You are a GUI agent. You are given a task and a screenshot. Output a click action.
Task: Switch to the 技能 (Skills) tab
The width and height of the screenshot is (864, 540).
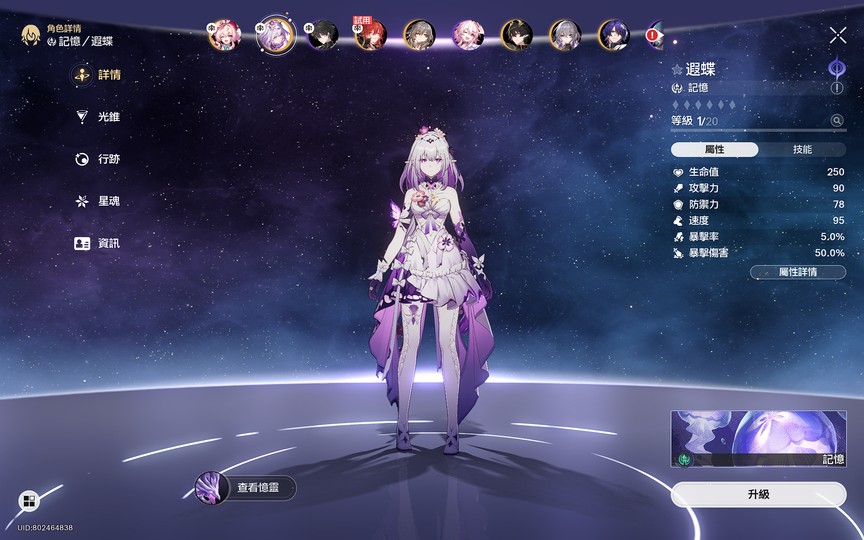[x=802, y=150]
